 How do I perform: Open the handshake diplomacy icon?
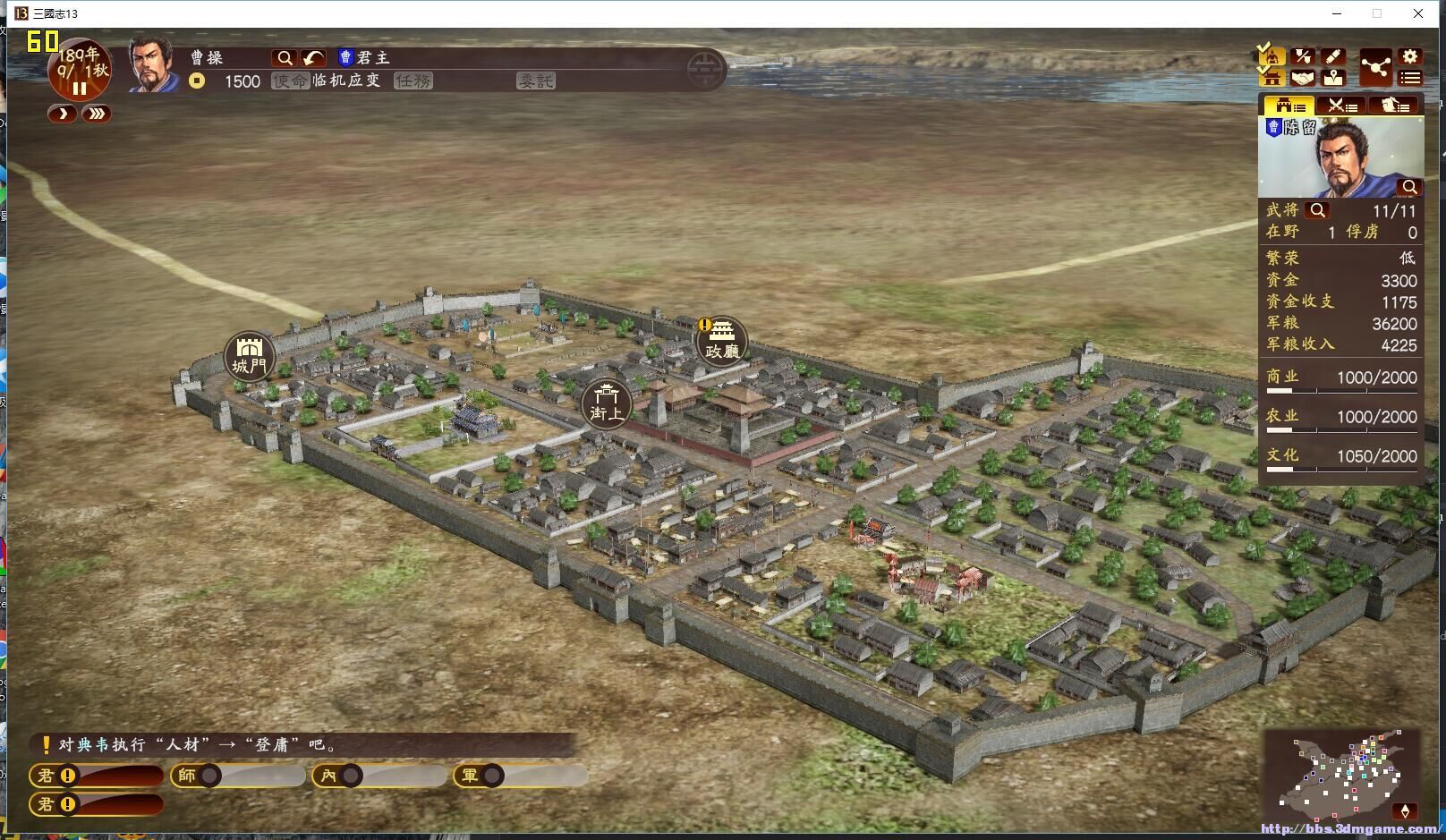click(1303, 79)
